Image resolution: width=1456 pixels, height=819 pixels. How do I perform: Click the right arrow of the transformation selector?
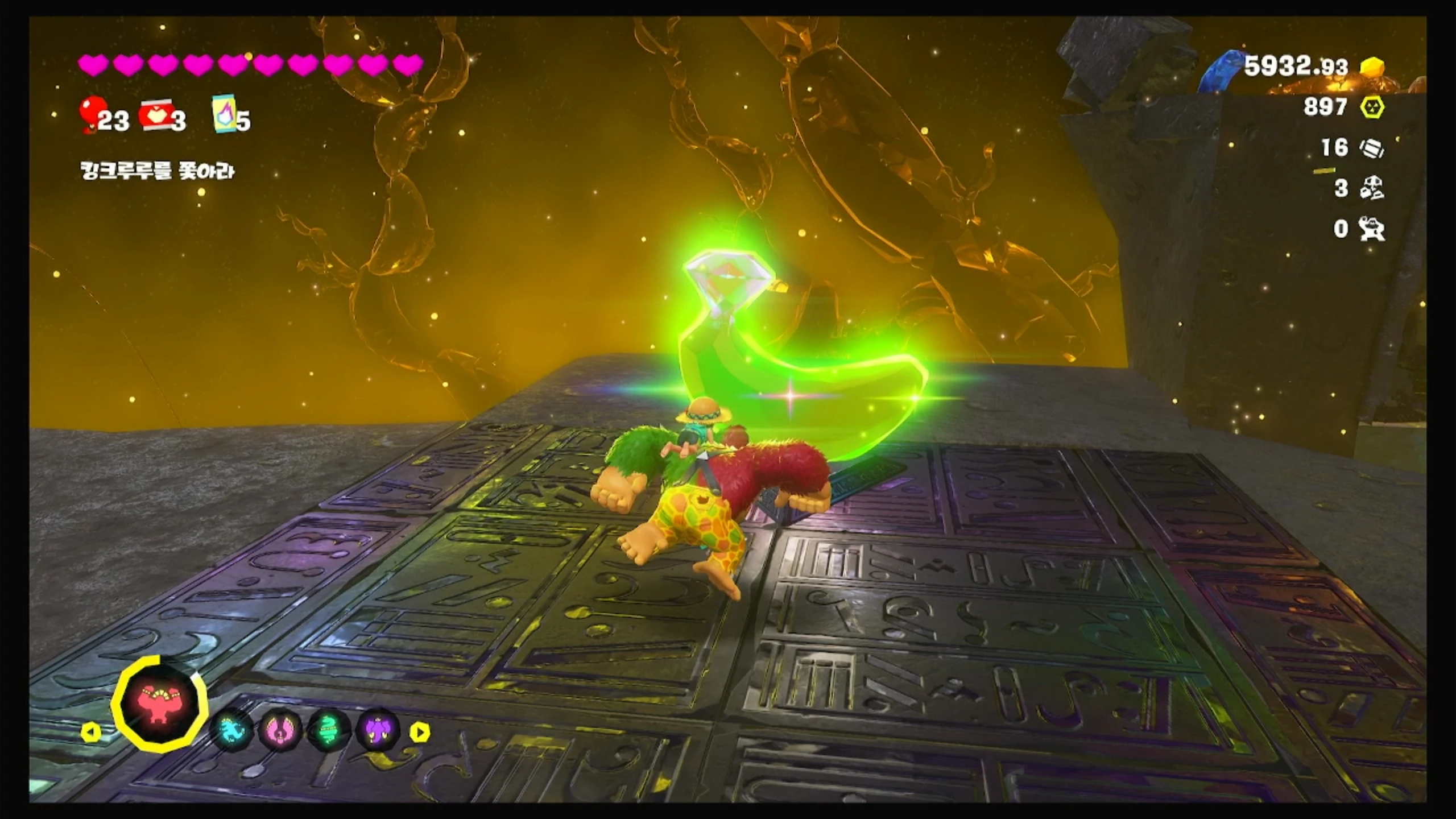pos(420,733)
